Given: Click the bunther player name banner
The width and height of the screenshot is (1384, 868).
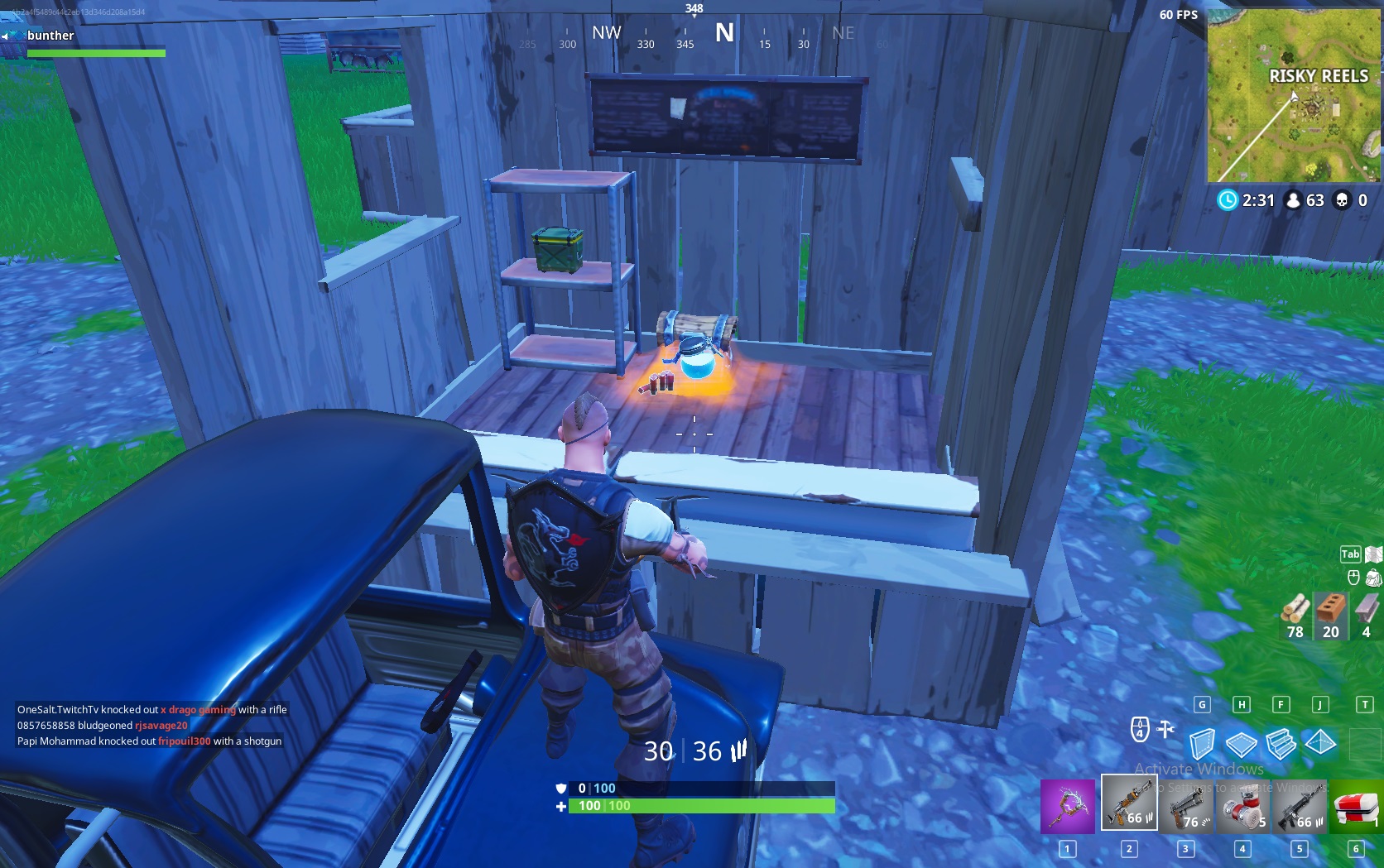Looking at the screenshot, I should (x=50, y=36).
